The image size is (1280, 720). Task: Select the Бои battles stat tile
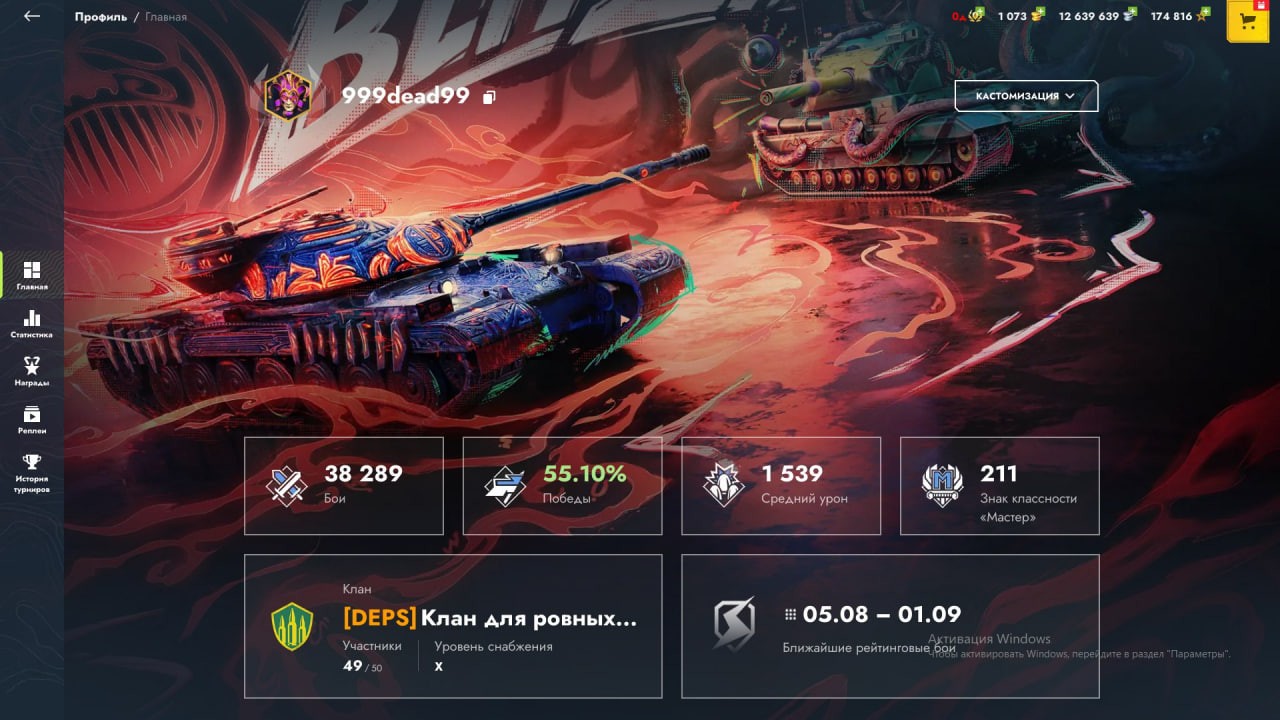tap(344, 485)
